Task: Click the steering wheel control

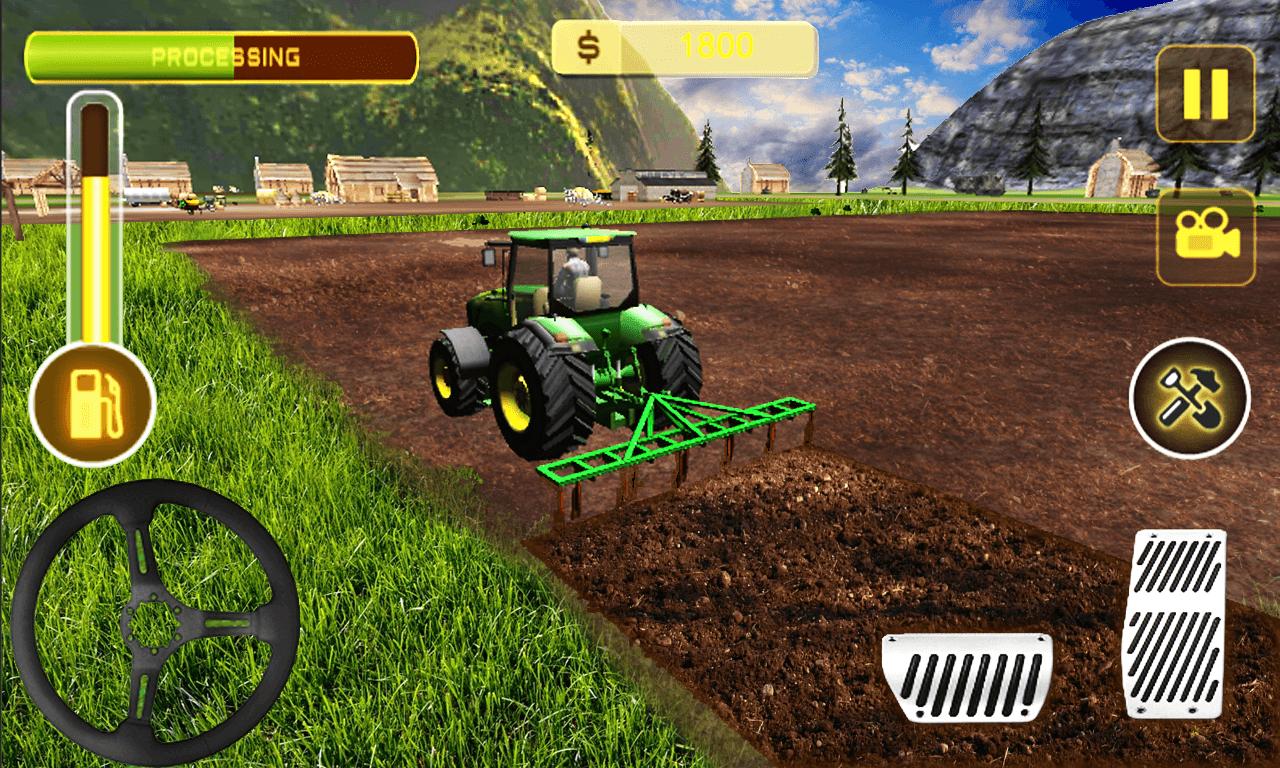Action: point(155,623)
